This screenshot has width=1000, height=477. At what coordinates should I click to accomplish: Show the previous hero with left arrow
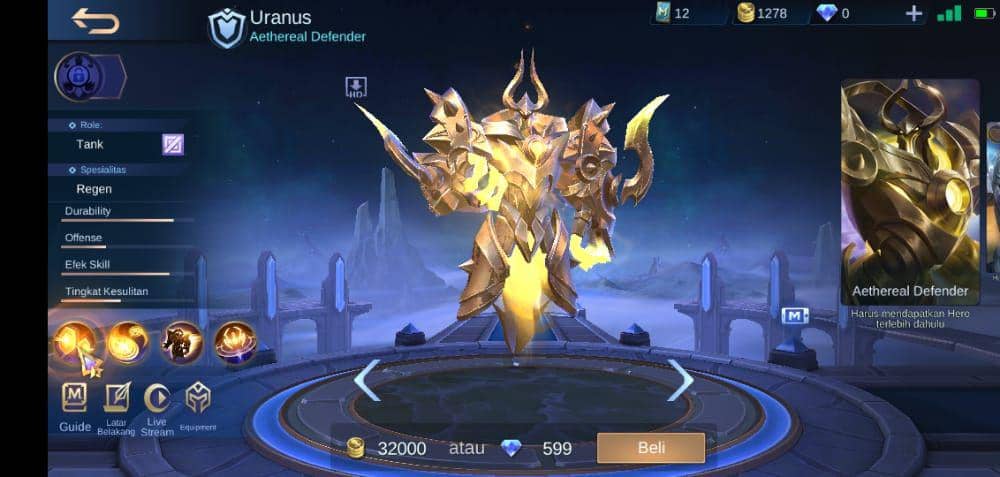click(367, 380)
